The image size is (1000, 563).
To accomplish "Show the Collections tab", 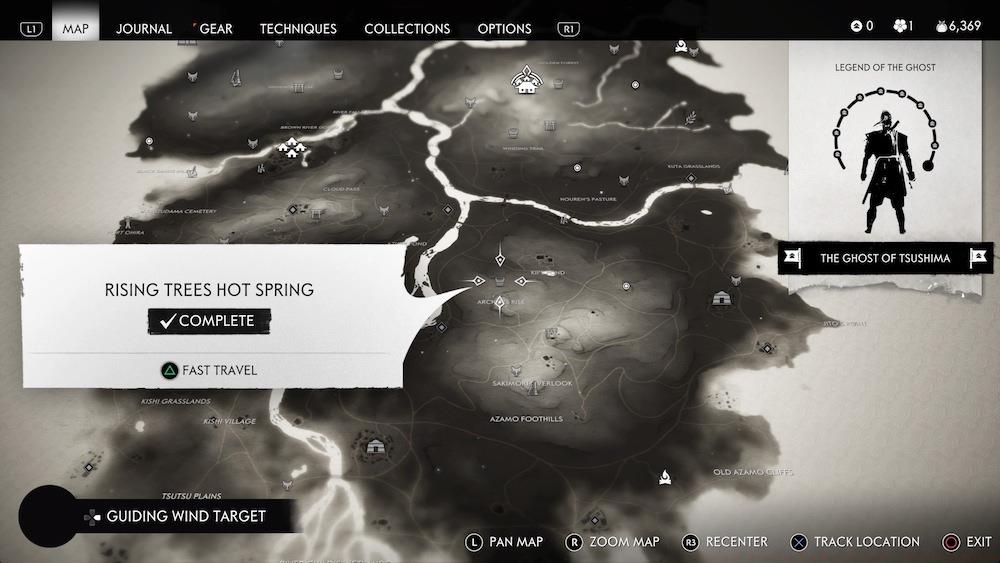I will [x=407, y=28].
